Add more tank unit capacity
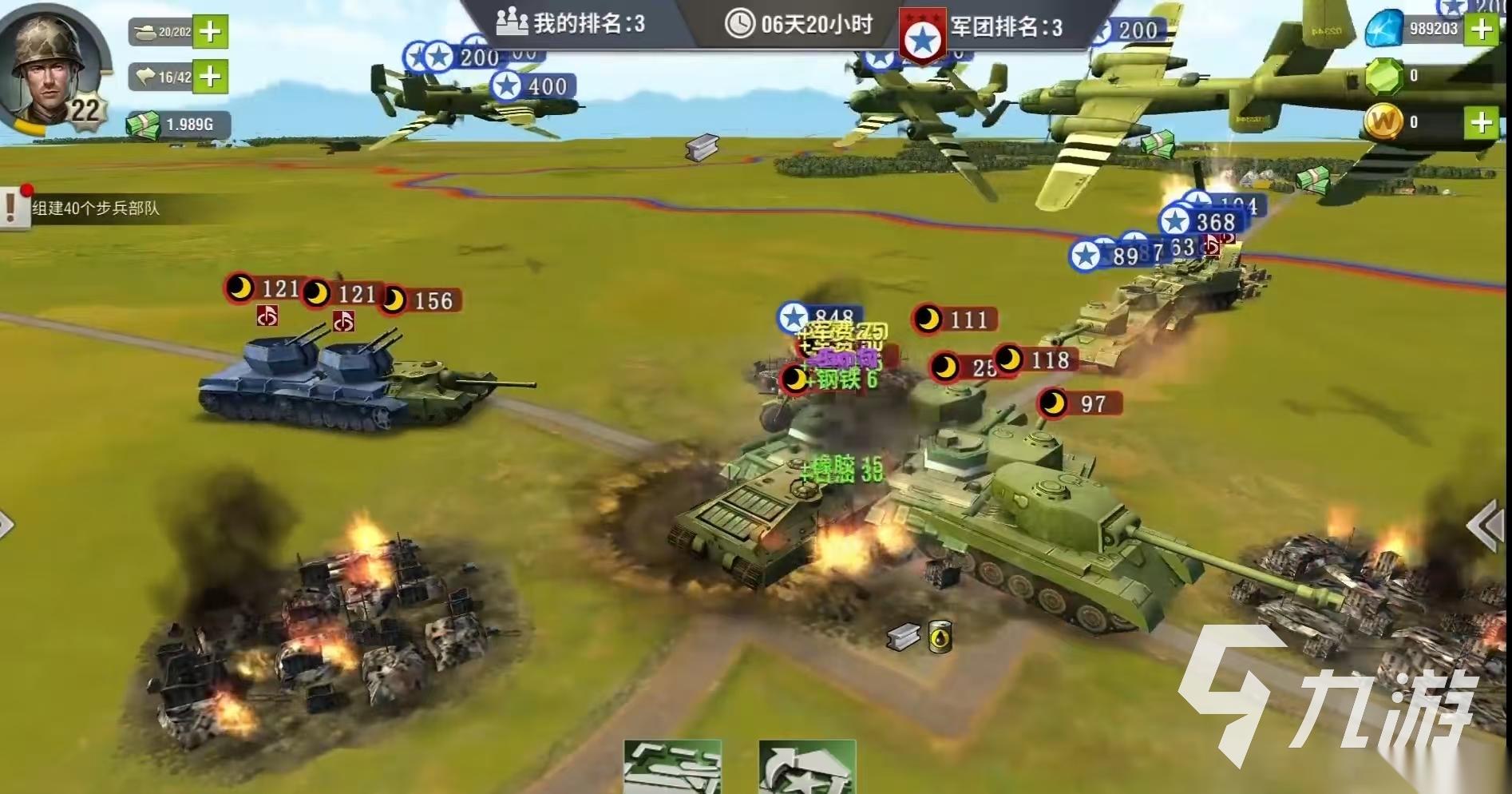 click(210, 32)
